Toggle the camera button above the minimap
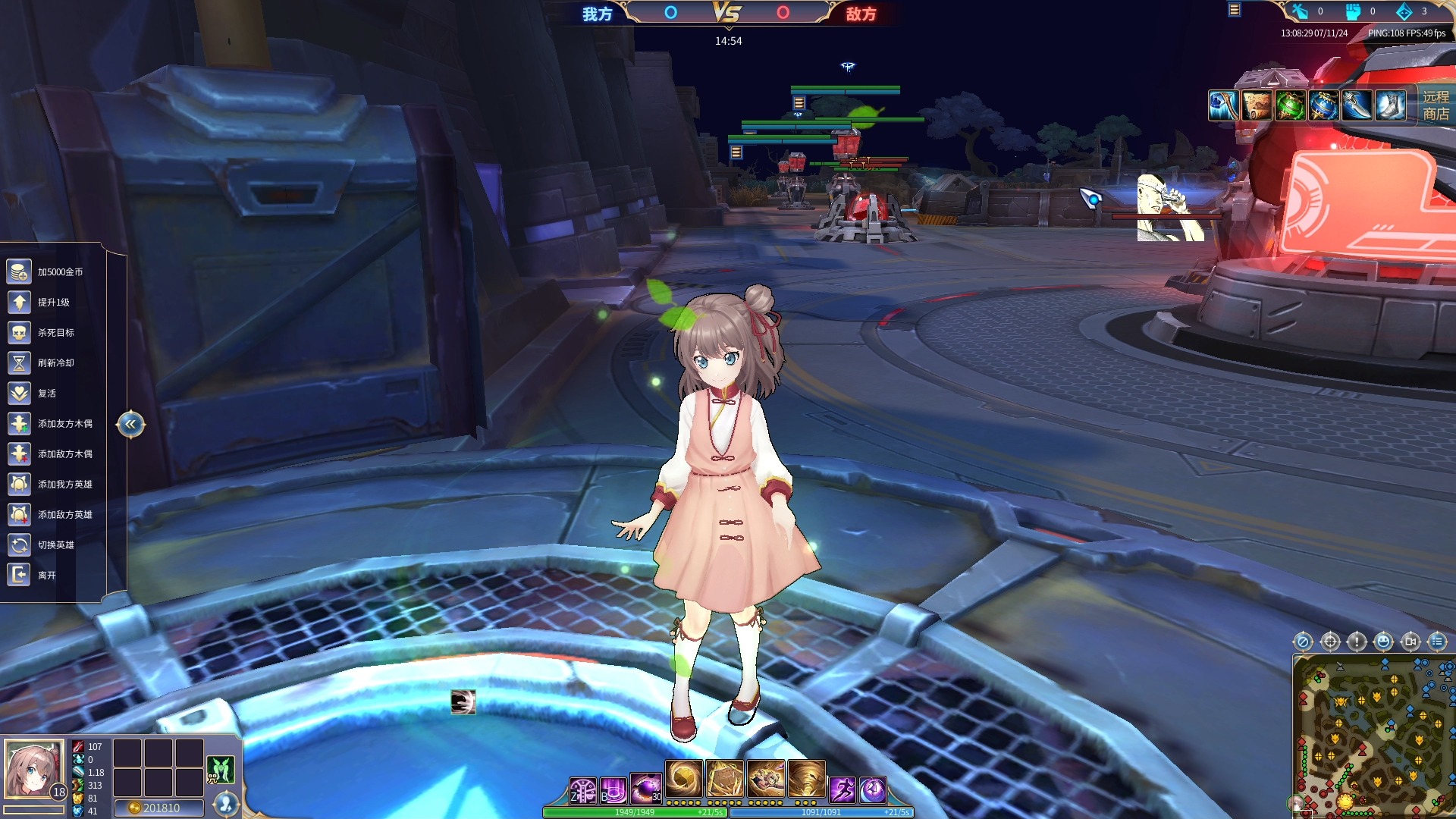Image resolution: width=1456 pixels, height=819 pixels. 1410,642
